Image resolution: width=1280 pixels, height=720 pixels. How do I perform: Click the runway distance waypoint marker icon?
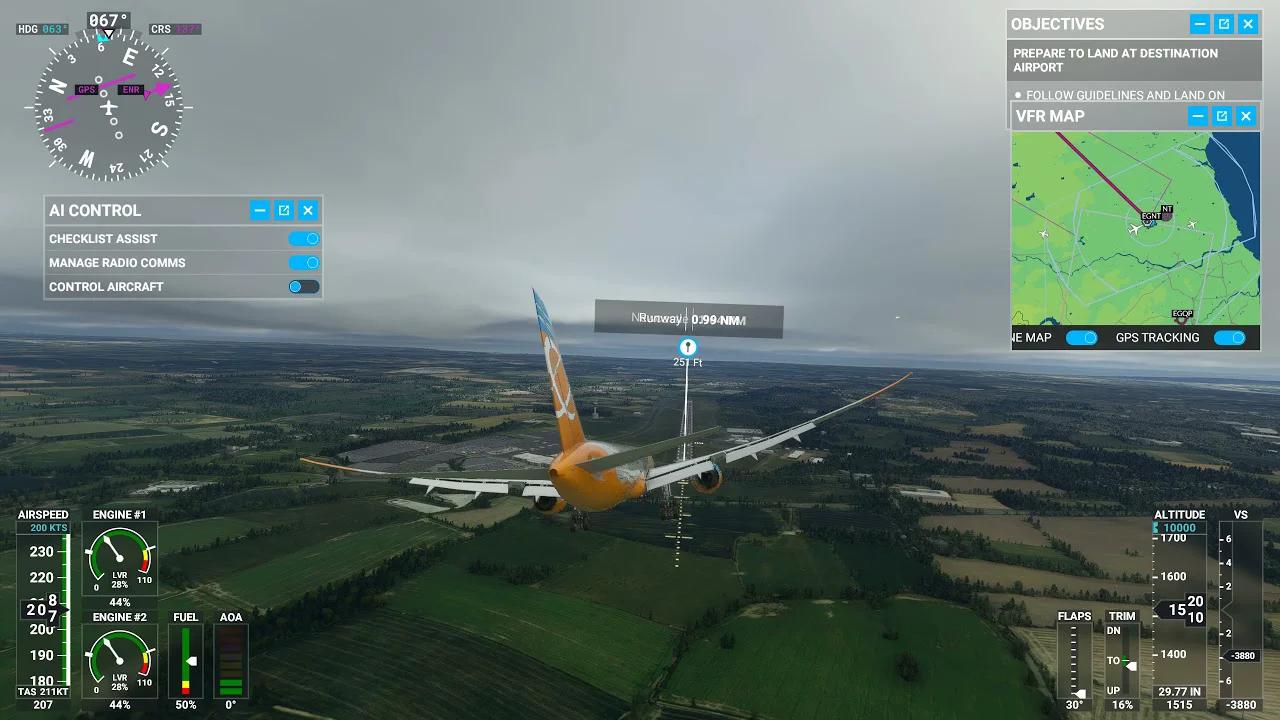pos(687,346)
